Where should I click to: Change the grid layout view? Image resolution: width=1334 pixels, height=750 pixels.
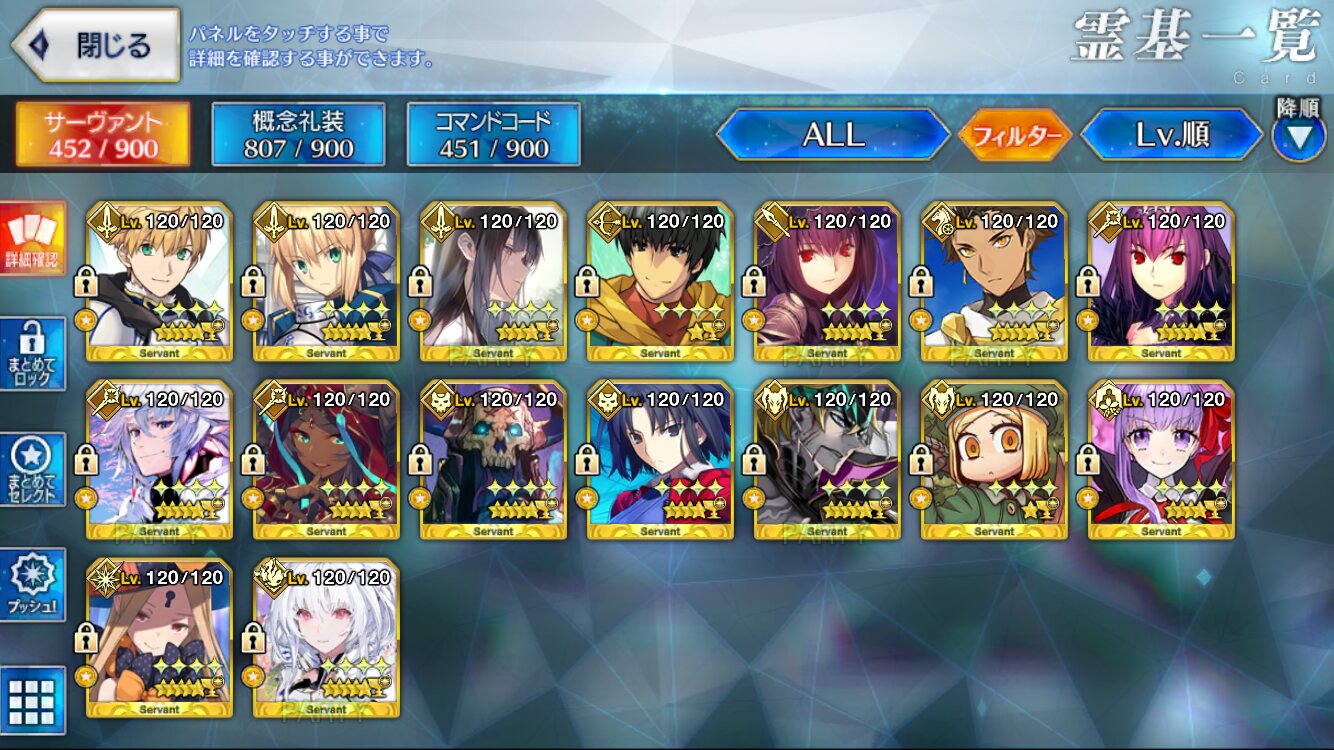pos(33,699)
